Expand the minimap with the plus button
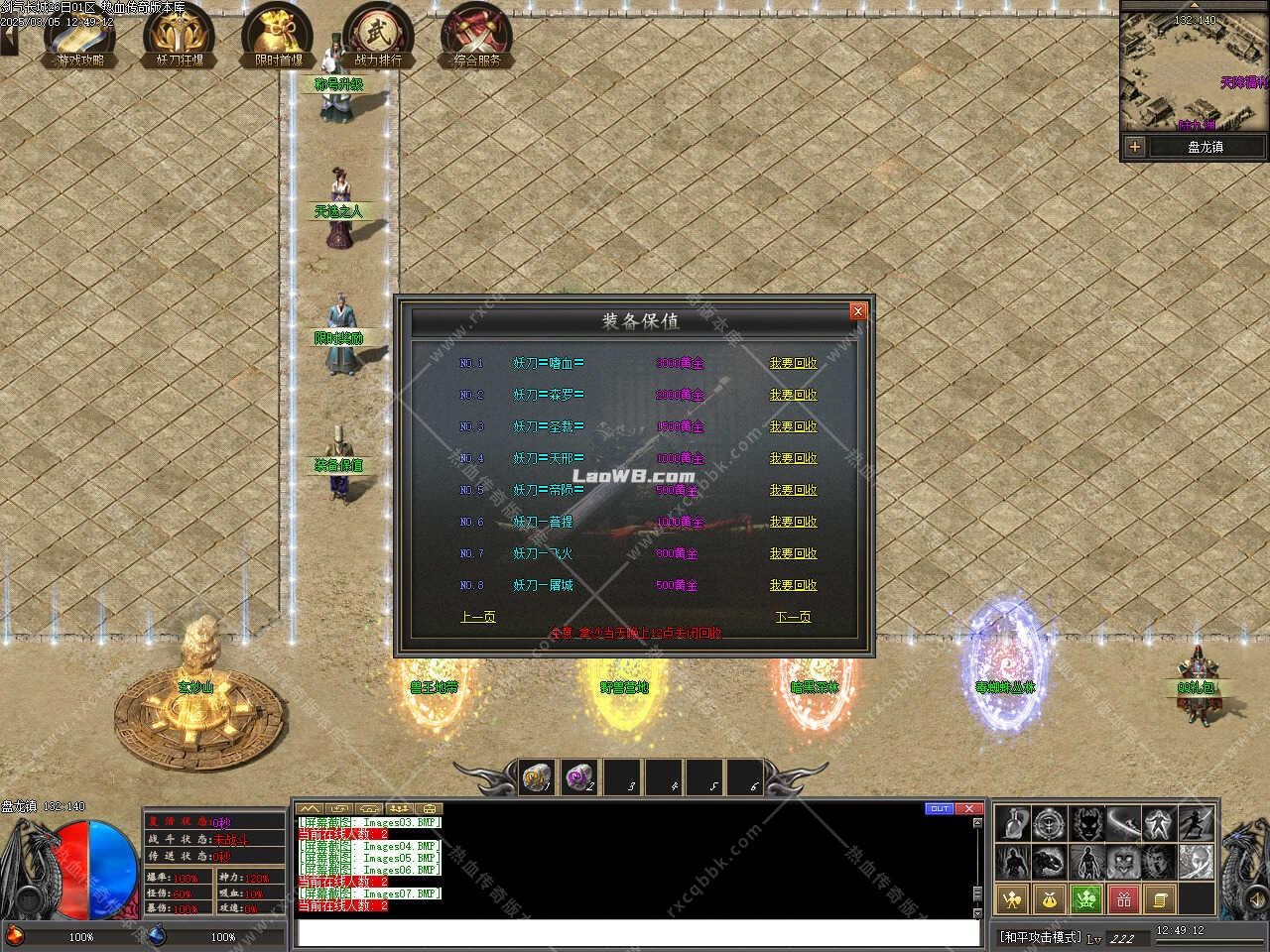This screenshot has width=1270, height=952. pyautogui.click(x=1135, y=146)
